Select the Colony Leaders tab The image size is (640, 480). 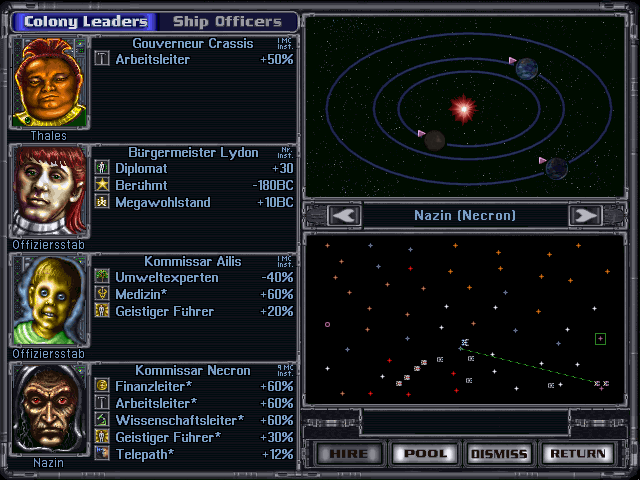coord(85,21)
